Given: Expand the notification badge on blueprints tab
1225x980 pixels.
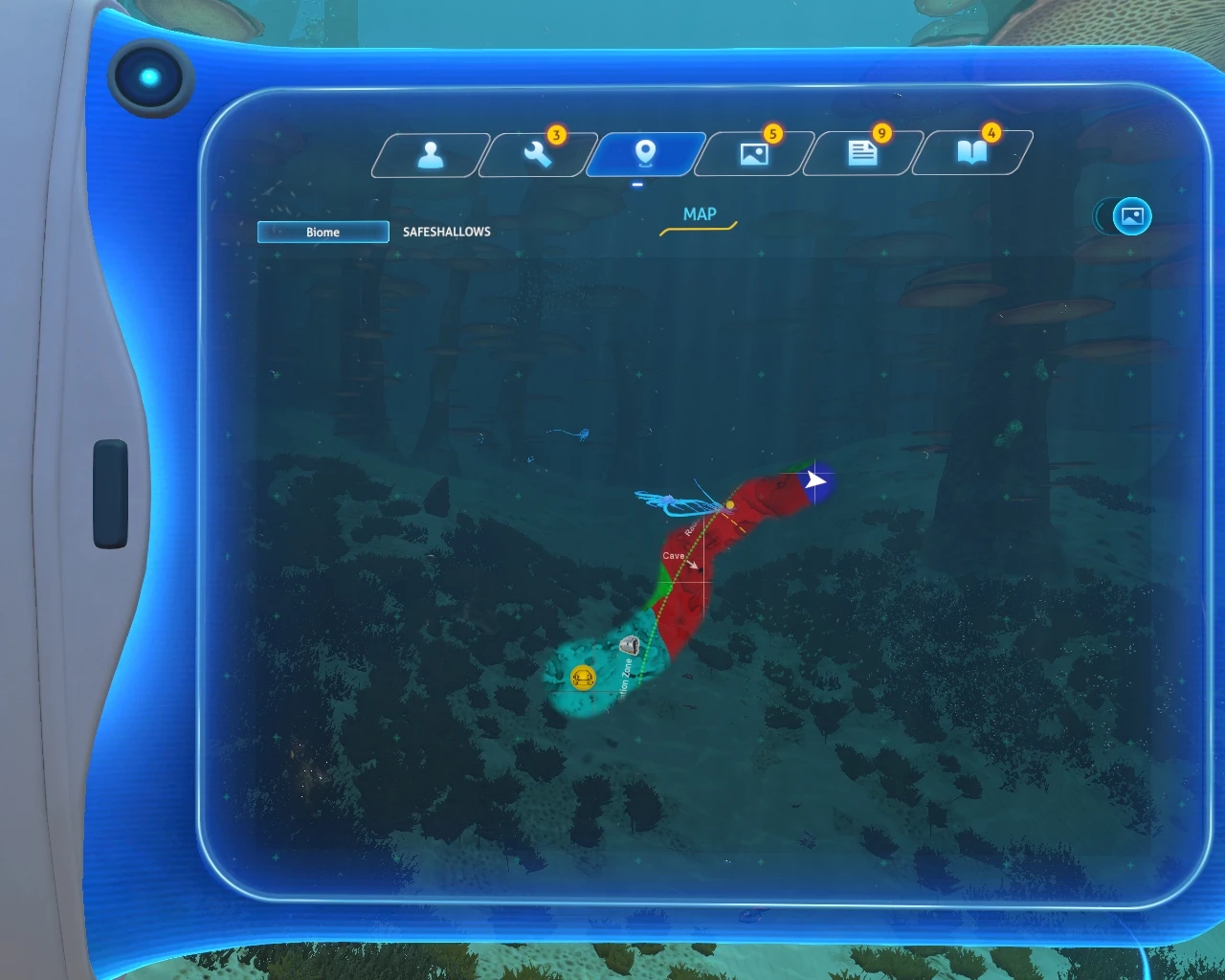Looking at the screenshot, I should point(556,135).
